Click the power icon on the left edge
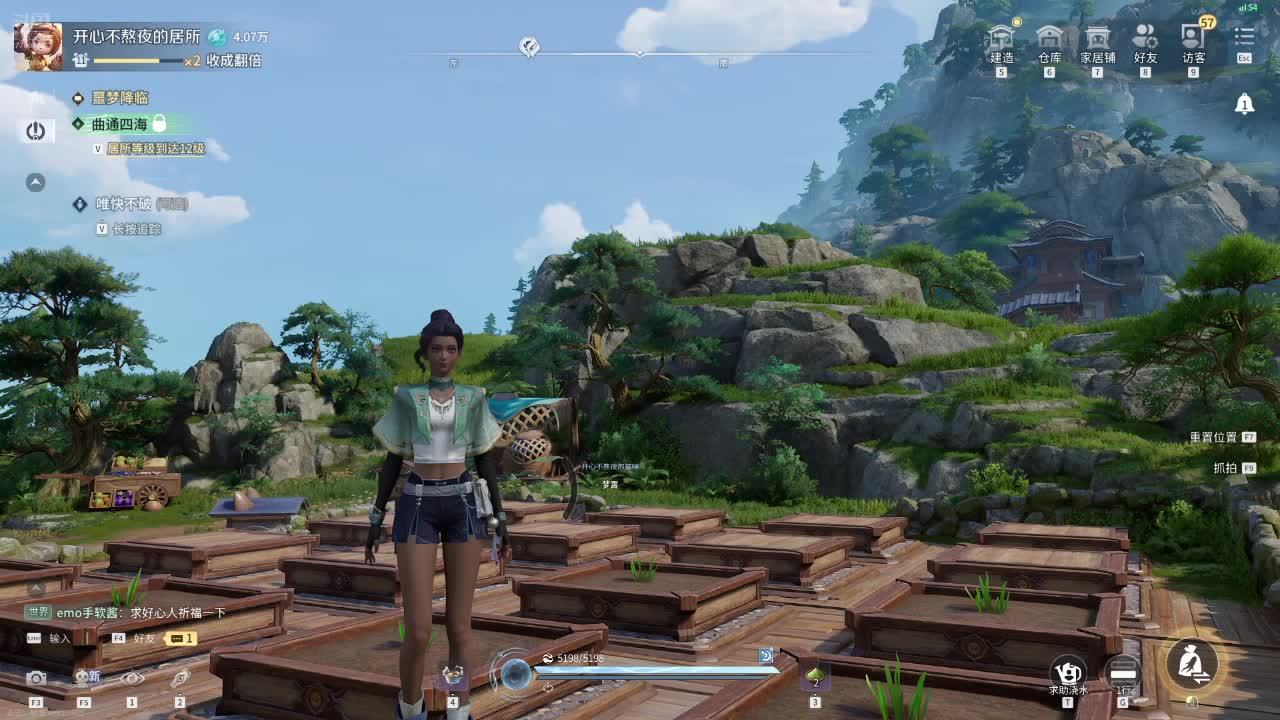This screenshot has width=1280, height=720. tap(36, 131)
